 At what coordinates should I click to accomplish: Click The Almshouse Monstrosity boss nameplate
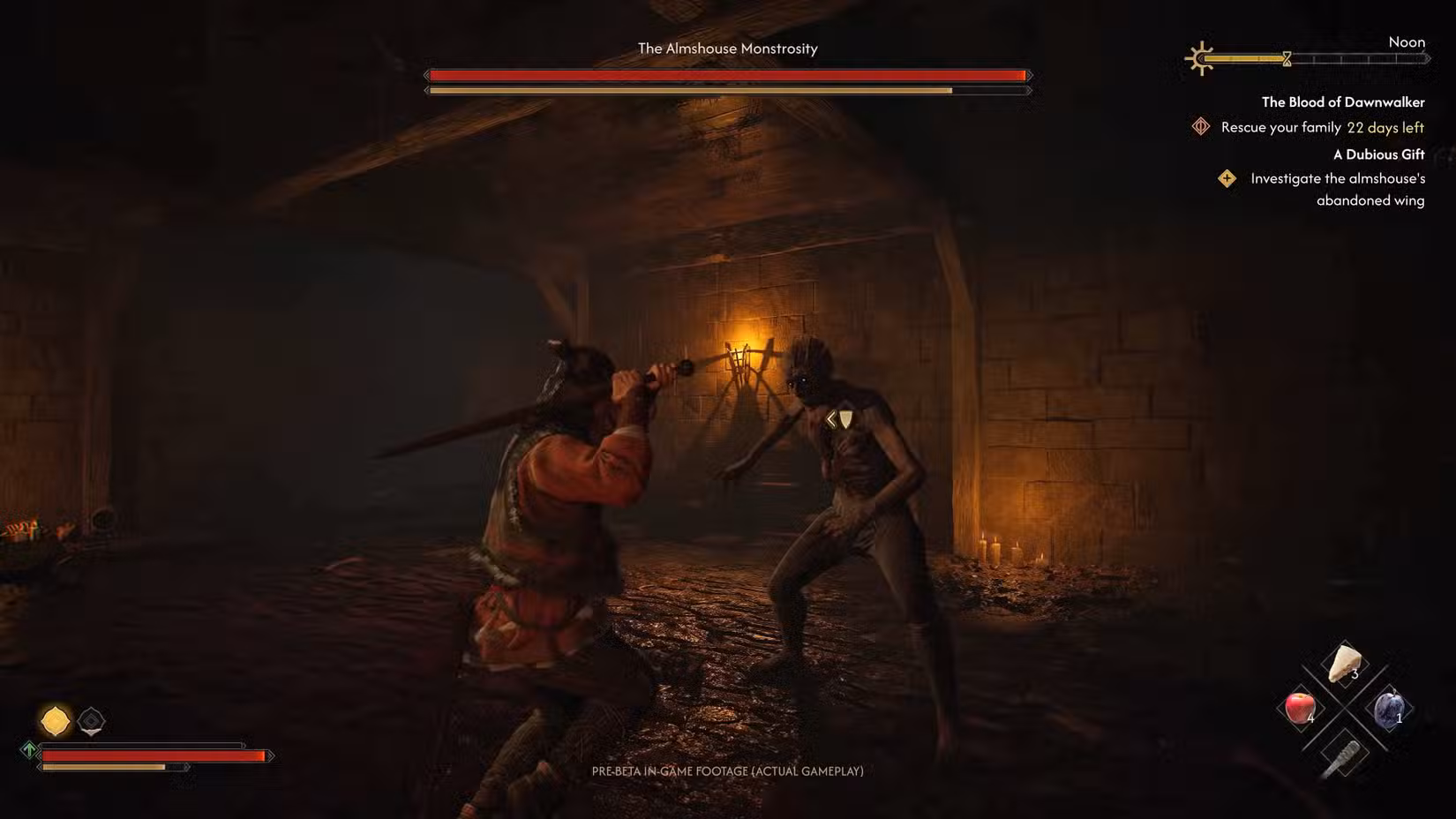(x=726, y=49)
